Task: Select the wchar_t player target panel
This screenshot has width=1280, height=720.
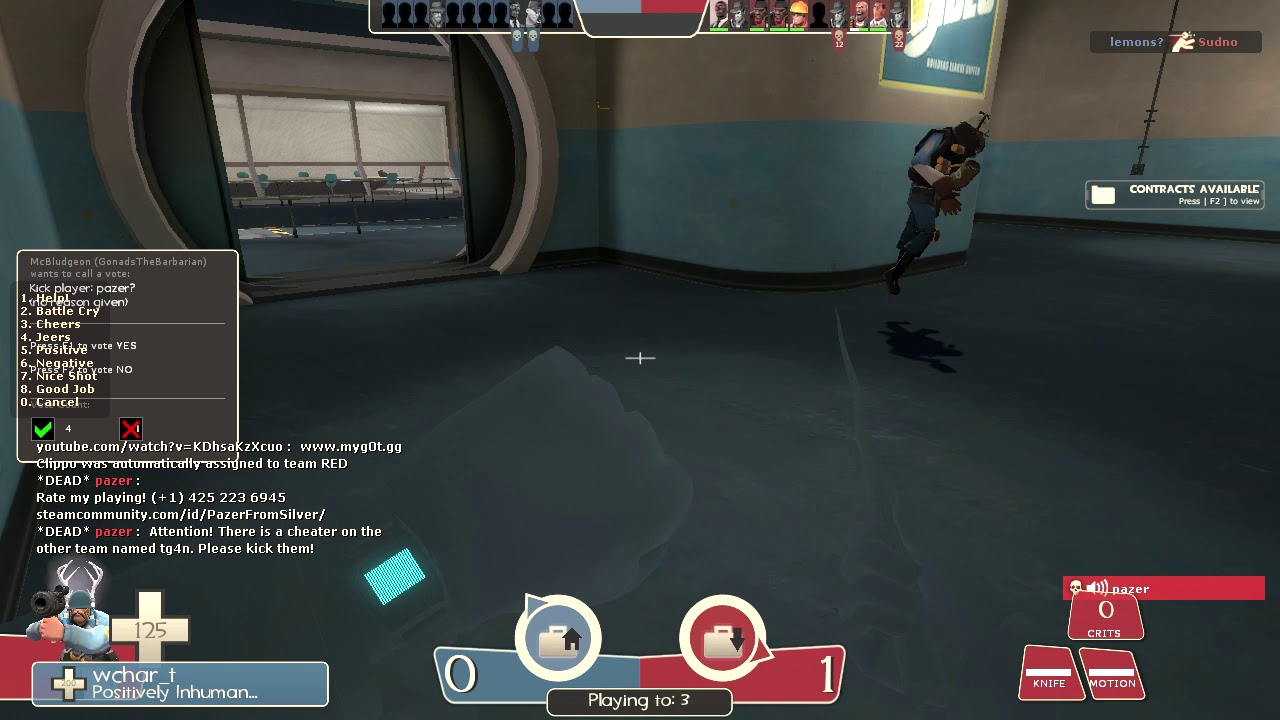Action: pyautogui.click(x=180, y=684)
